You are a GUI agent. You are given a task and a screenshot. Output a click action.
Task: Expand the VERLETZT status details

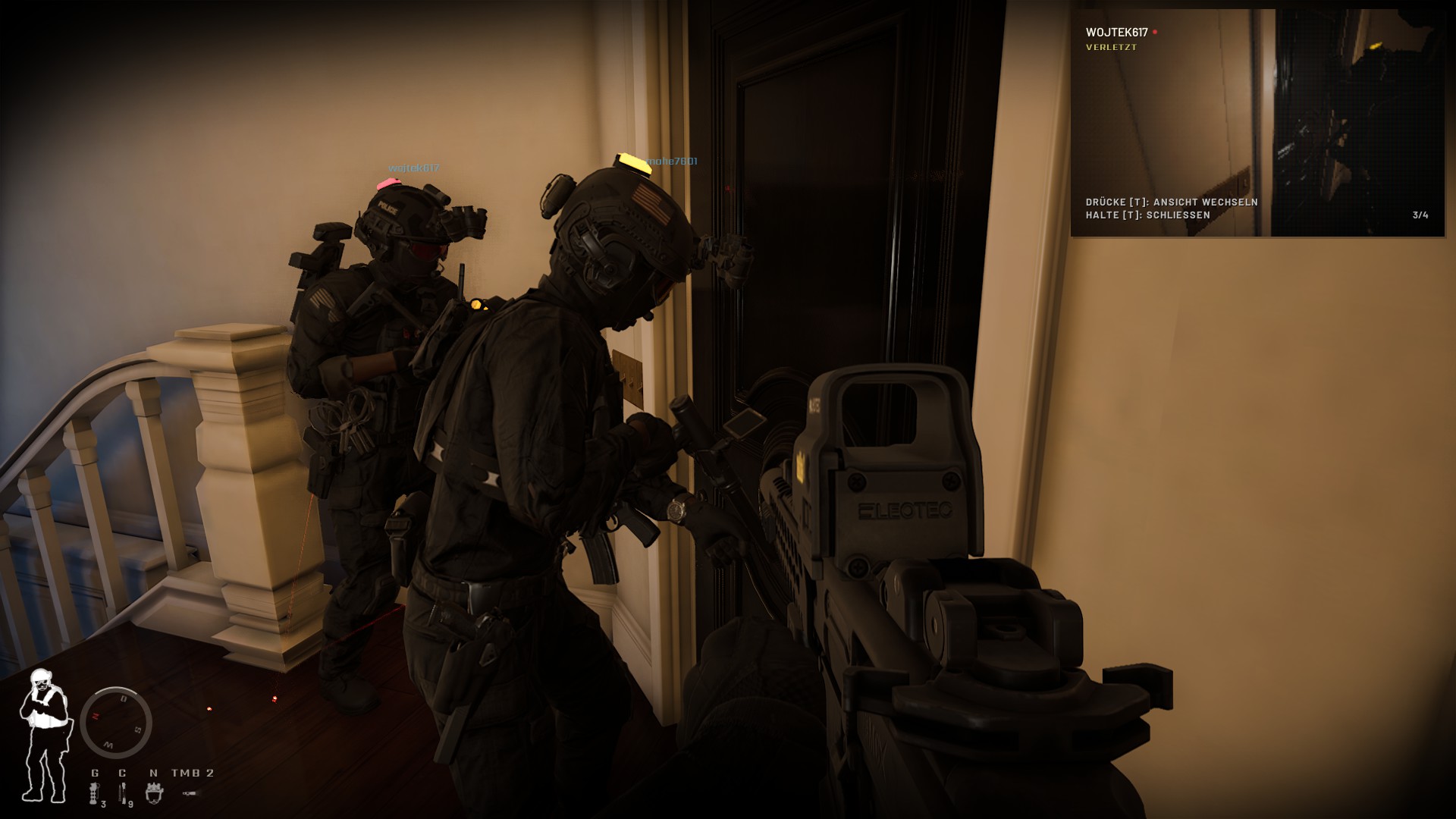tap(1110, 48)
